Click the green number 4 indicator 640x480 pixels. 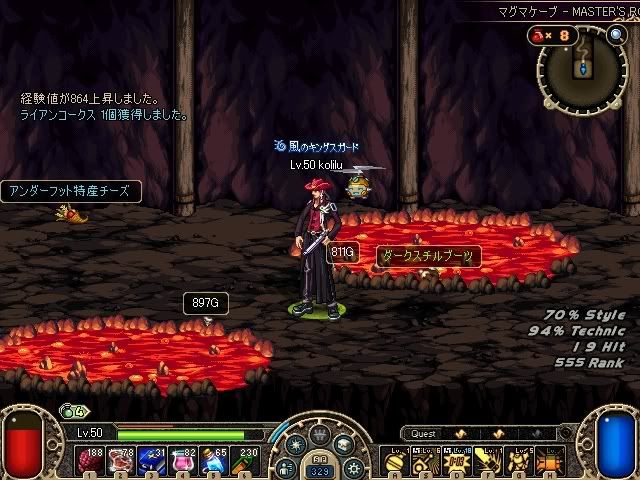72,409
